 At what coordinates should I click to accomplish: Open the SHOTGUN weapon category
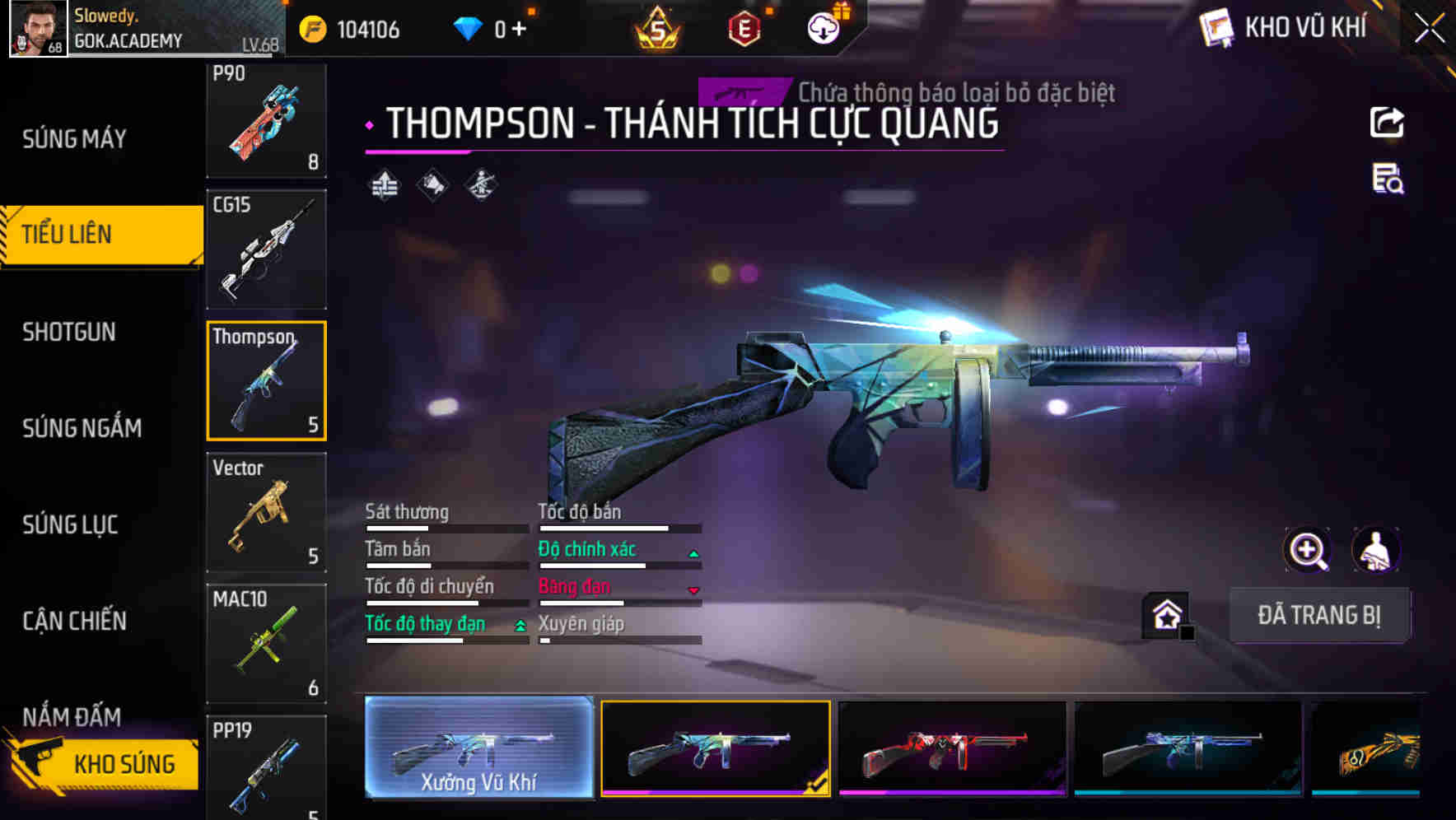click(68, 332)
